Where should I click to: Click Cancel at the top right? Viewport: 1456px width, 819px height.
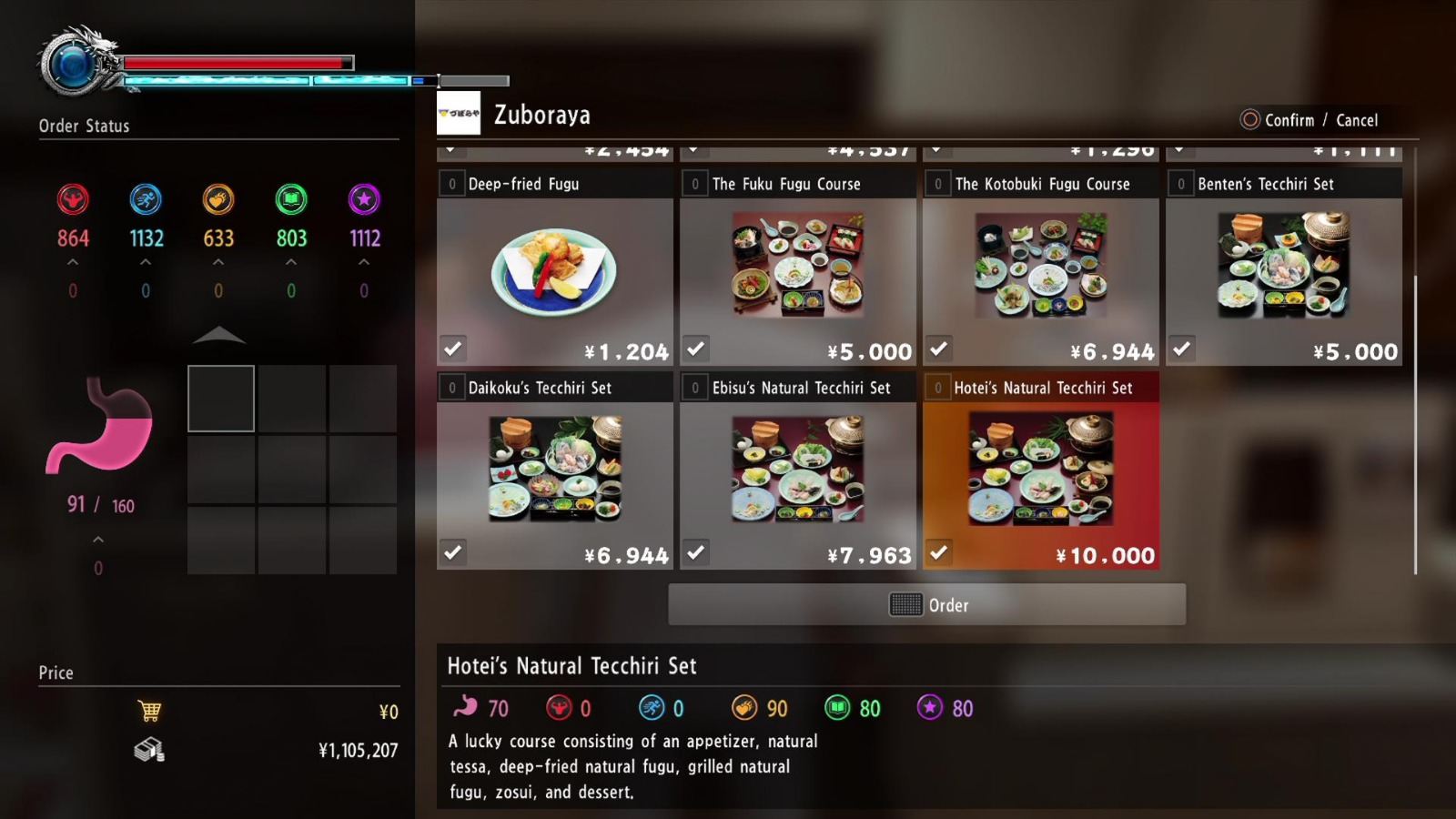(x=1357, y=119)
